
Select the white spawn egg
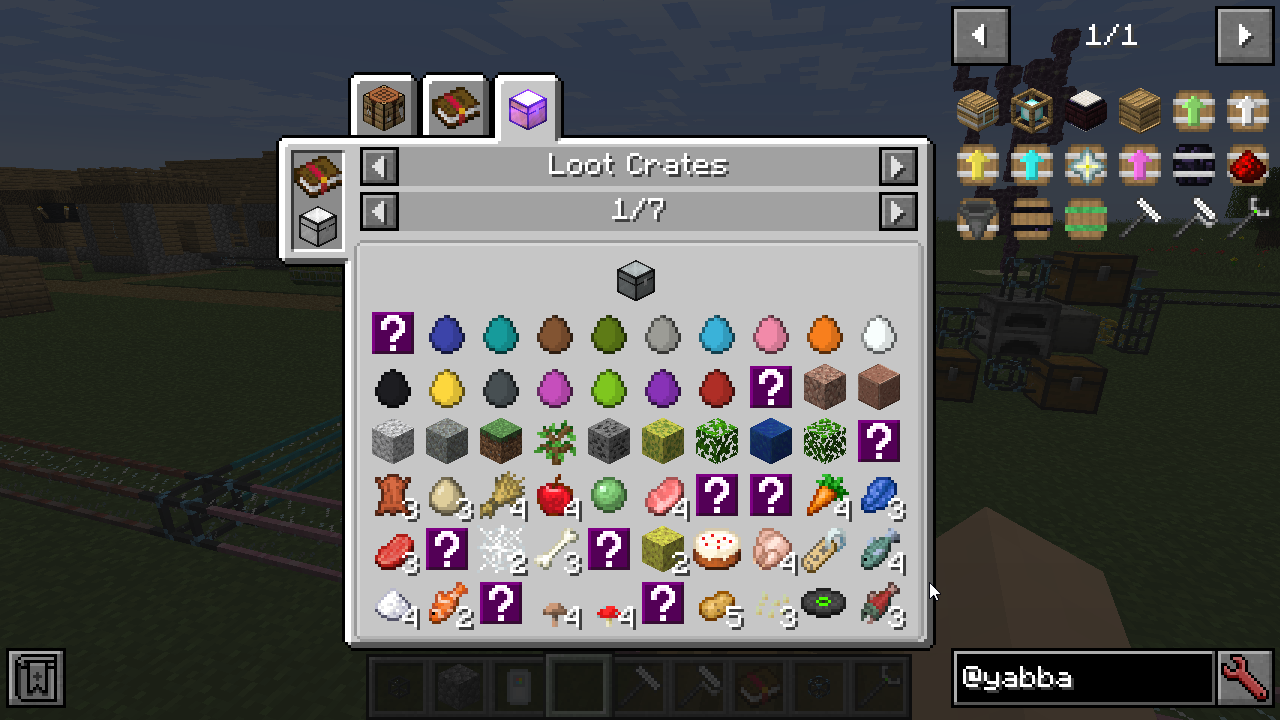click(x=878, y=333)
